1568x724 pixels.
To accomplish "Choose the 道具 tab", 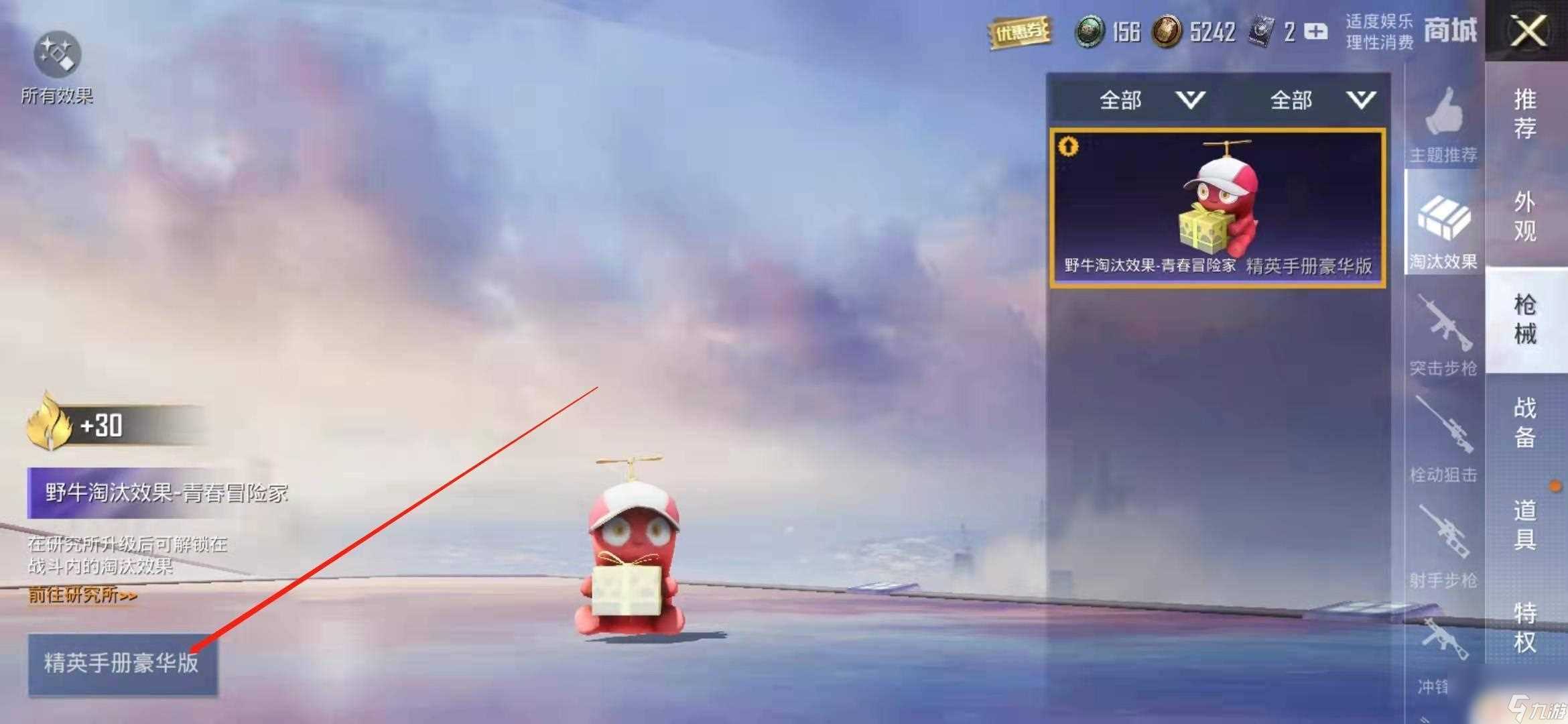I will click(x=1525, y=524).
